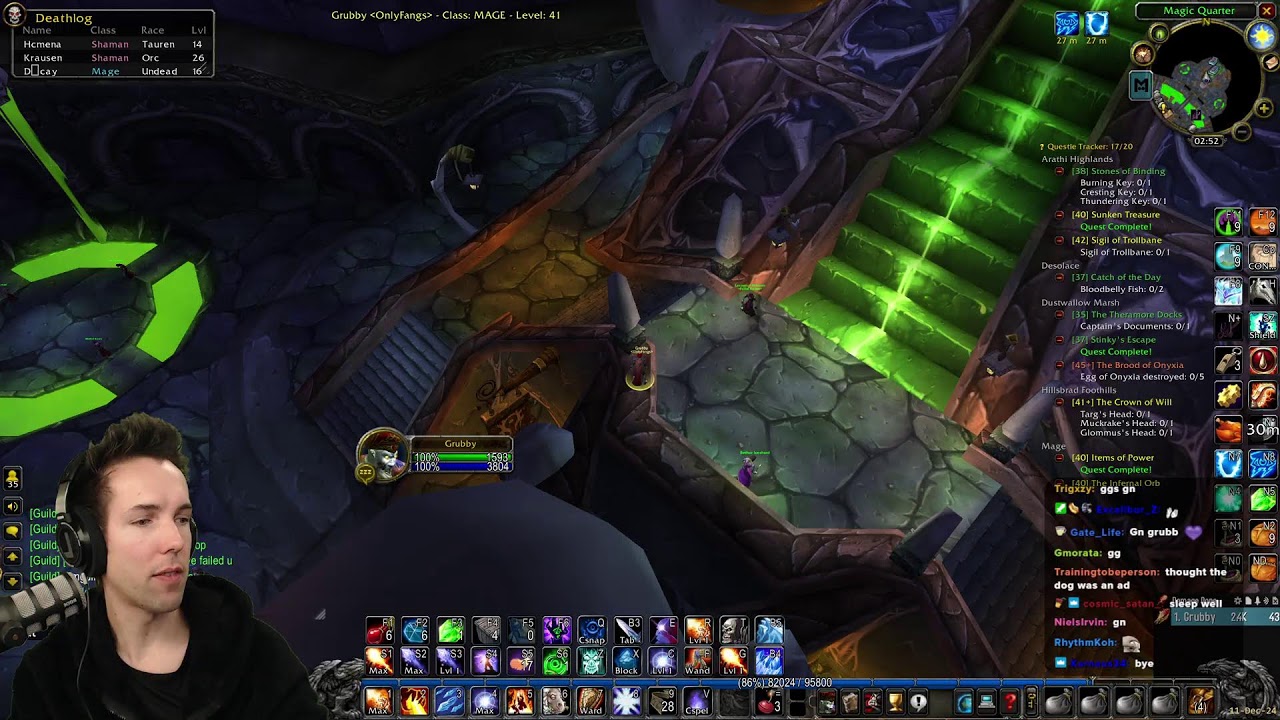
Task: Click the Sunken Treasure quest entry
Action: (x=1116, y=214)
